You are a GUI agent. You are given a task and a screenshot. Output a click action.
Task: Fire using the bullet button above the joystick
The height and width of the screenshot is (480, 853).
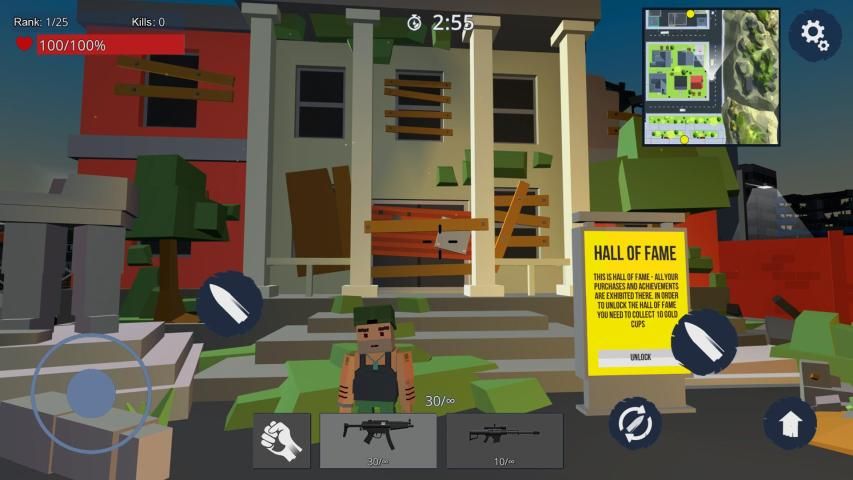[229, 304]
